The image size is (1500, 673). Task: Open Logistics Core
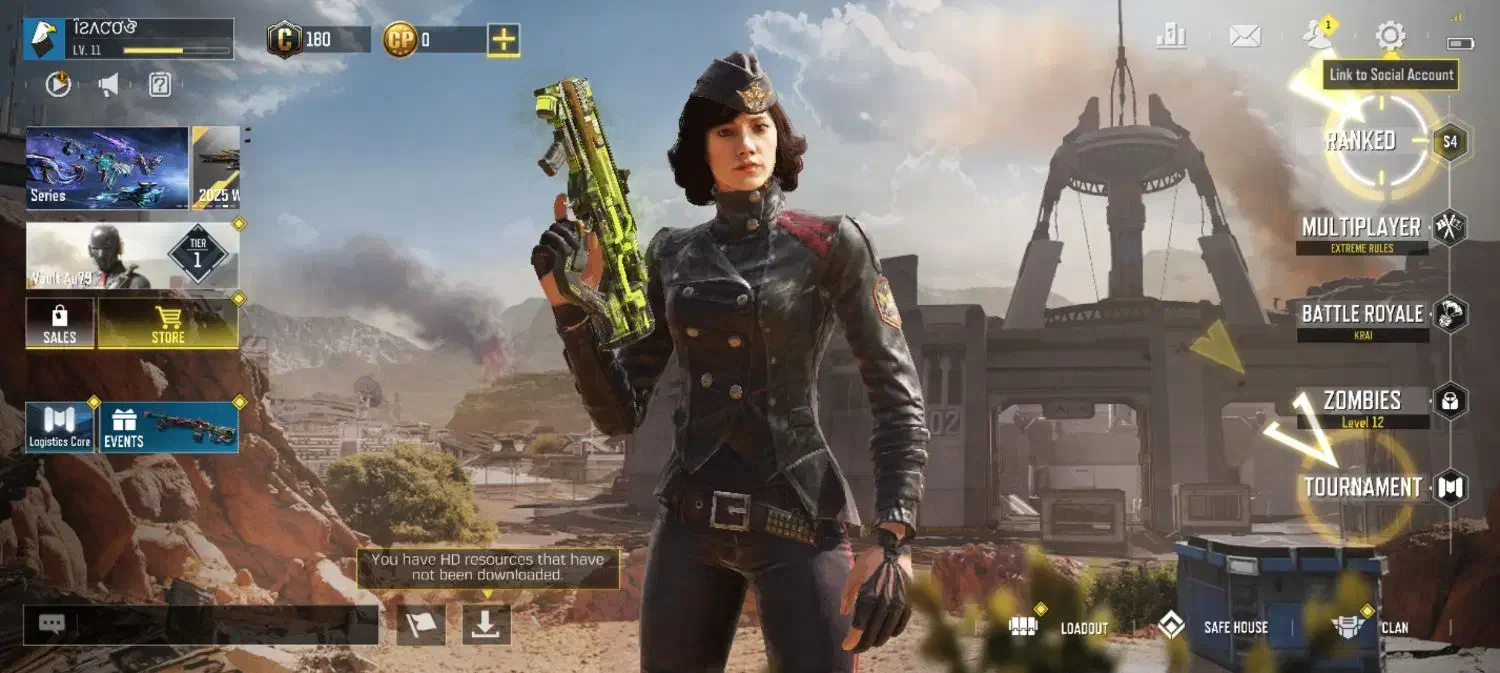(60, 428)
